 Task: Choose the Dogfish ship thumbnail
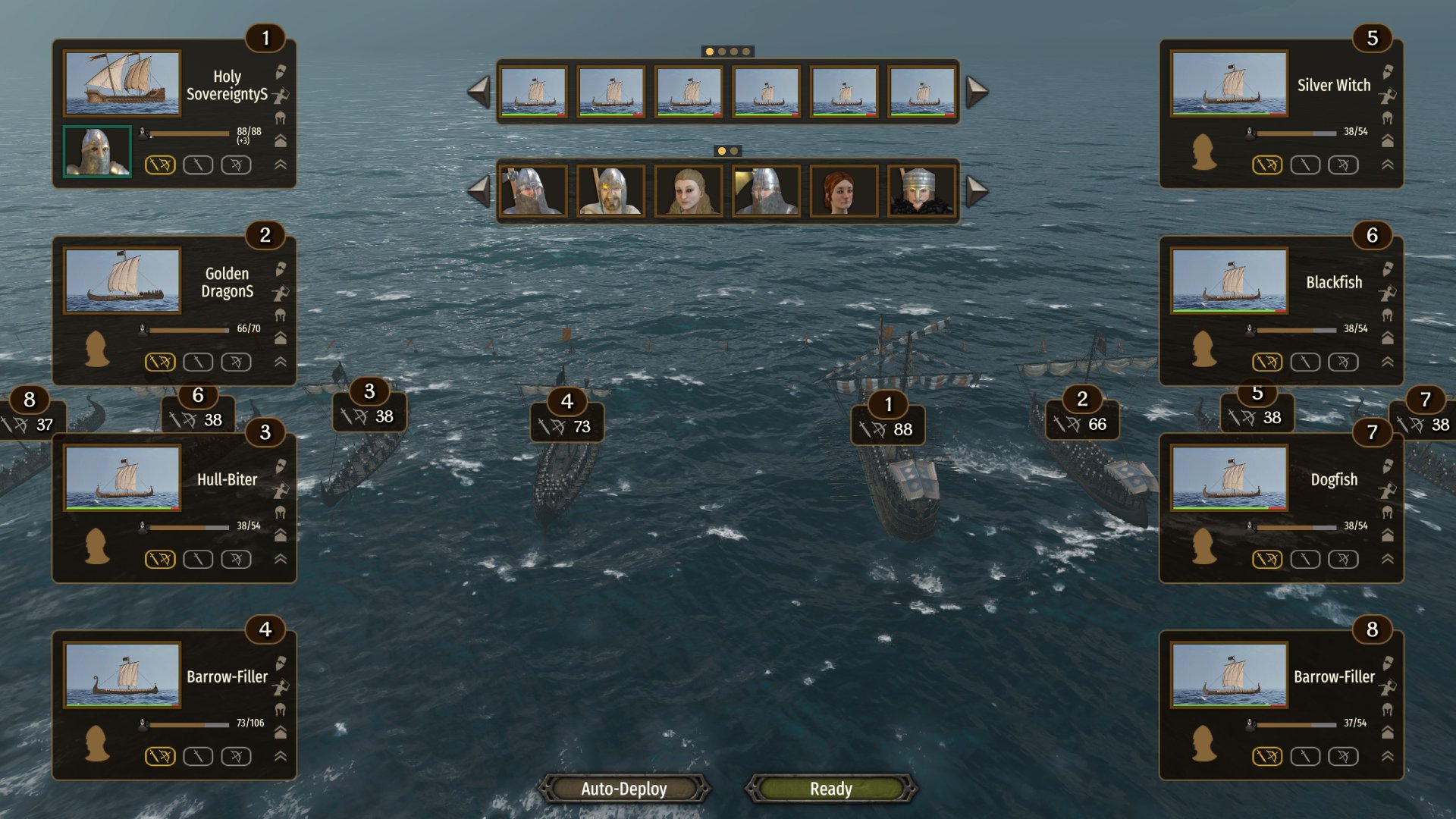(x=1229, y=478)
